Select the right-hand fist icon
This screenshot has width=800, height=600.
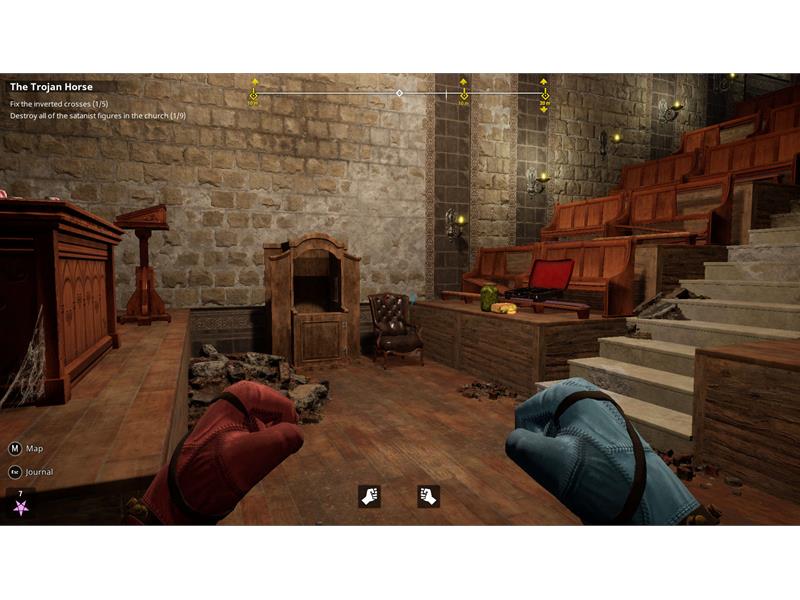(x=428, y=496)
